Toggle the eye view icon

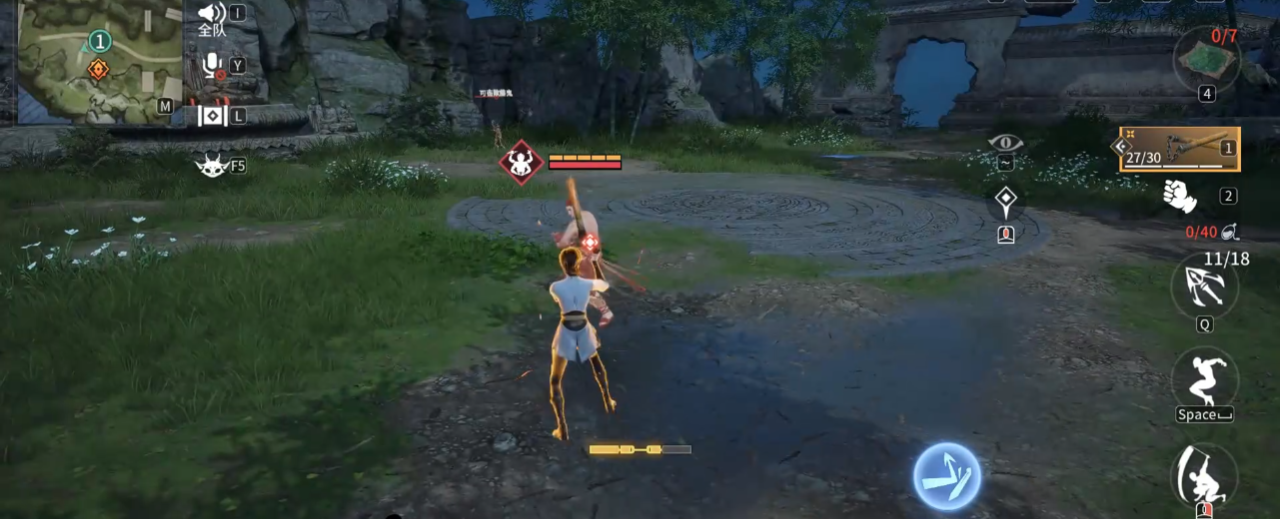tap(1005, 143)
